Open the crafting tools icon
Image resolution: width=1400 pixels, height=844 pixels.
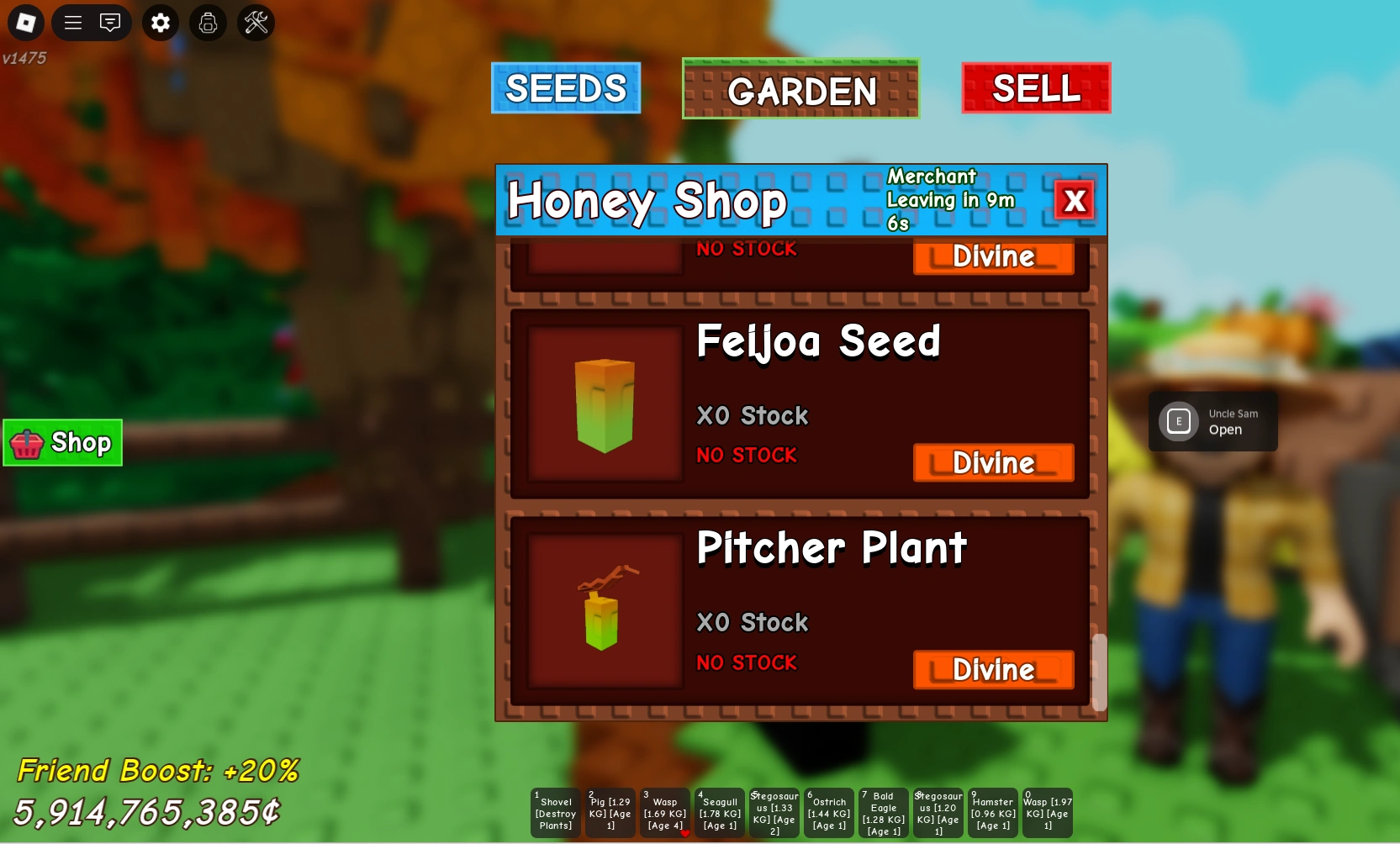tap(256, 23)
